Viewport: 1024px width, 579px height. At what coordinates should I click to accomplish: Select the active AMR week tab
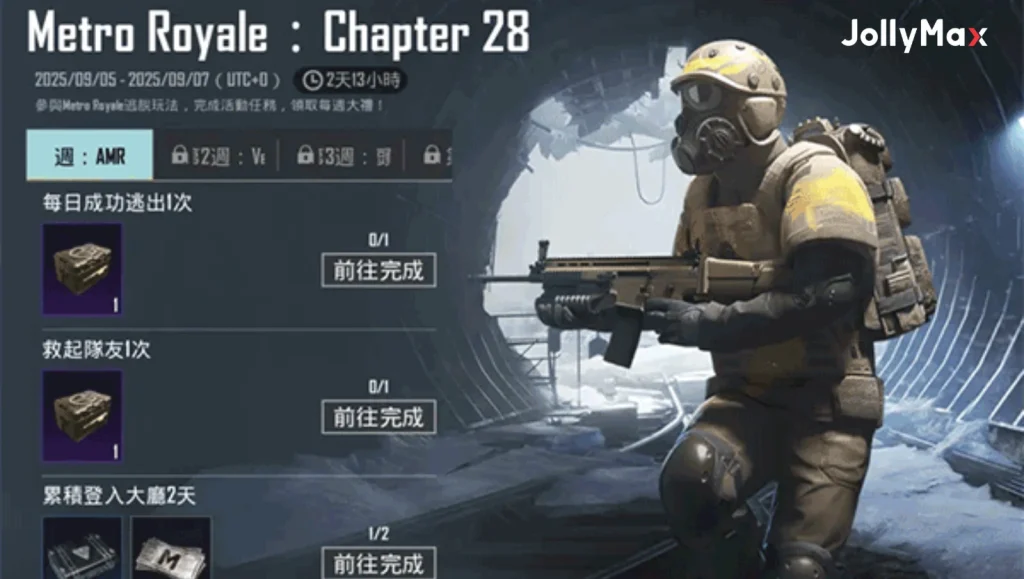(90, 155)
